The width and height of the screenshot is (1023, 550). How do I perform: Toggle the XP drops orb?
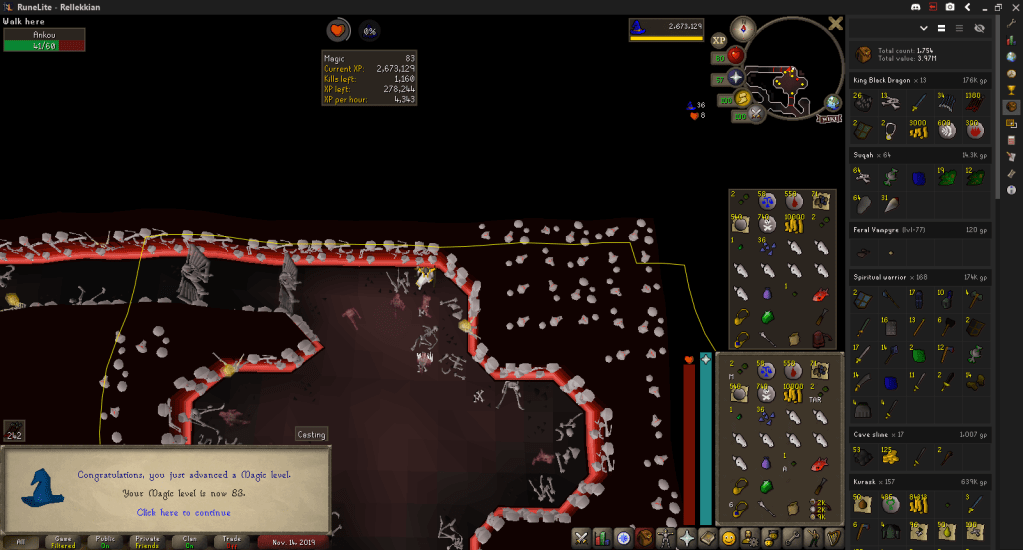718,41
